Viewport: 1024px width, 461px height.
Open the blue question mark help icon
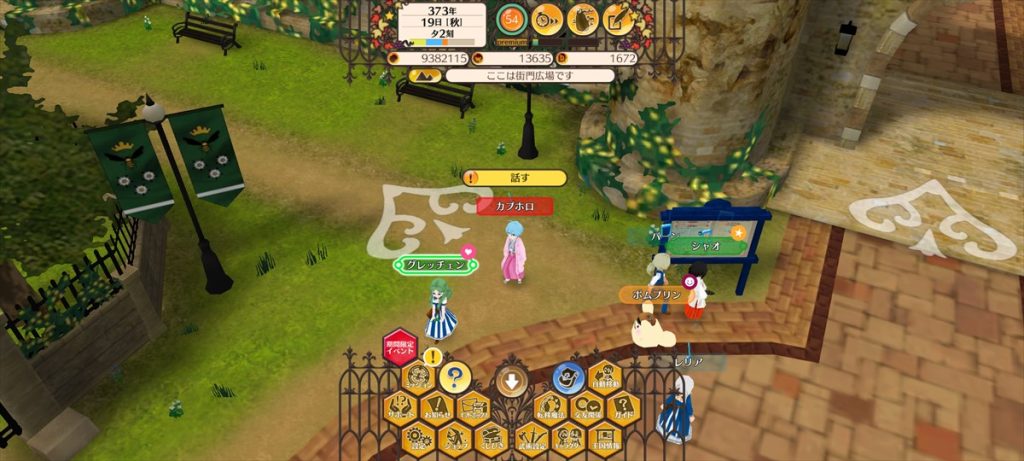(454, 377)
